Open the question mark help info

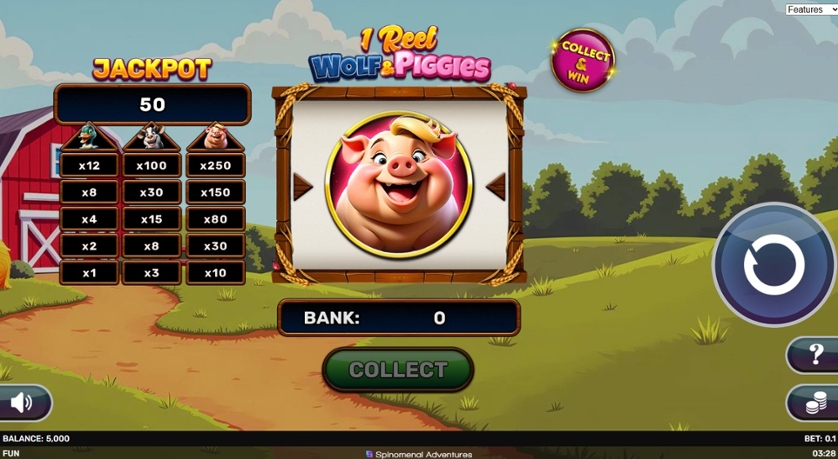[x=816, y=354]
